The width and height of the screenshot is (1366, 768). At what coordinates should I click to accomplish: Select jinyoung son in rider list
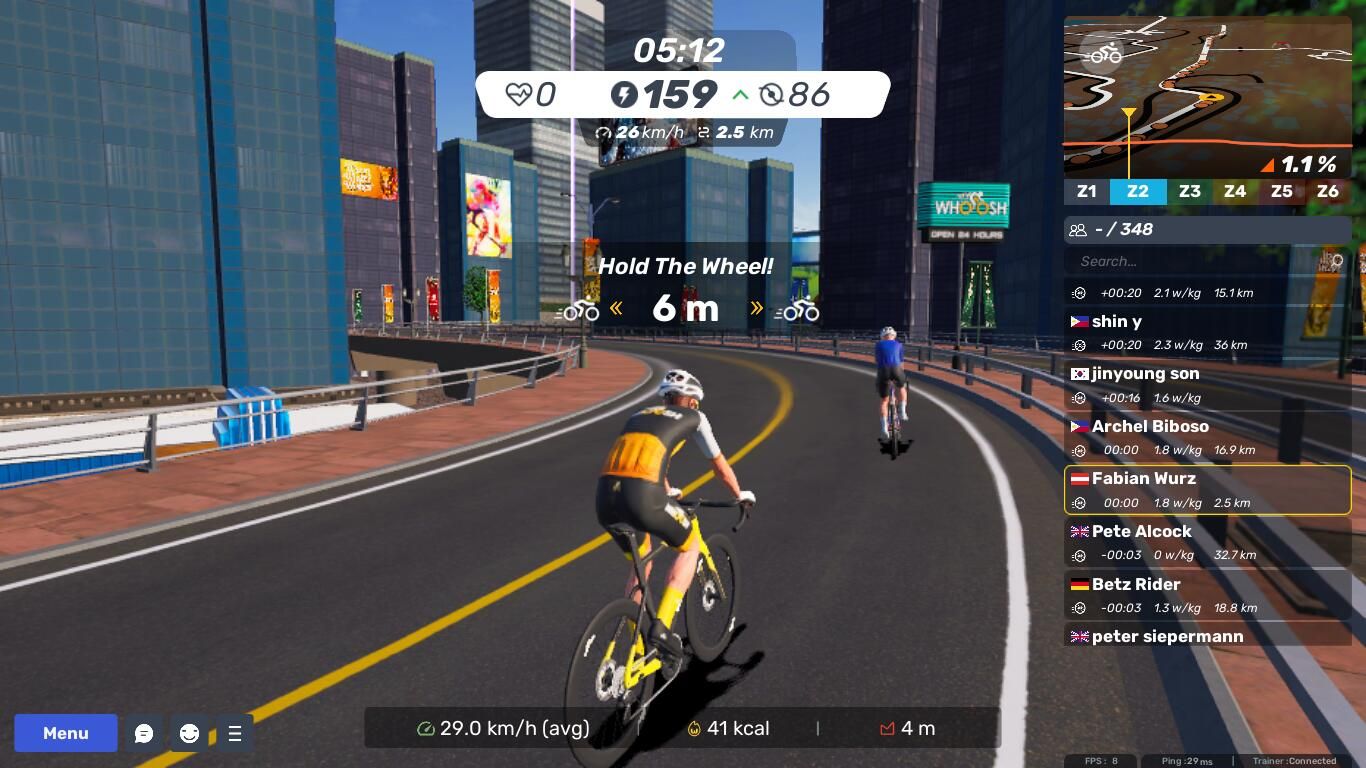tap(1207, 385)
